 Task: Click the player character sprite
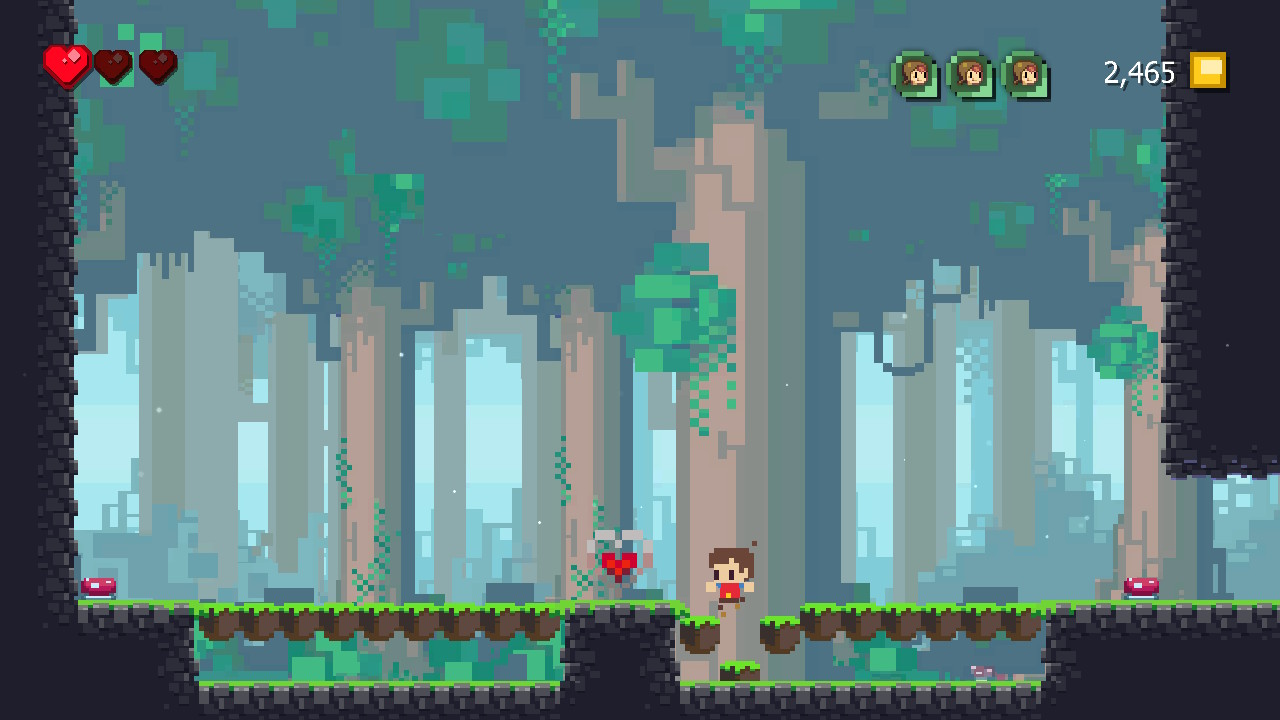[728, 575]
